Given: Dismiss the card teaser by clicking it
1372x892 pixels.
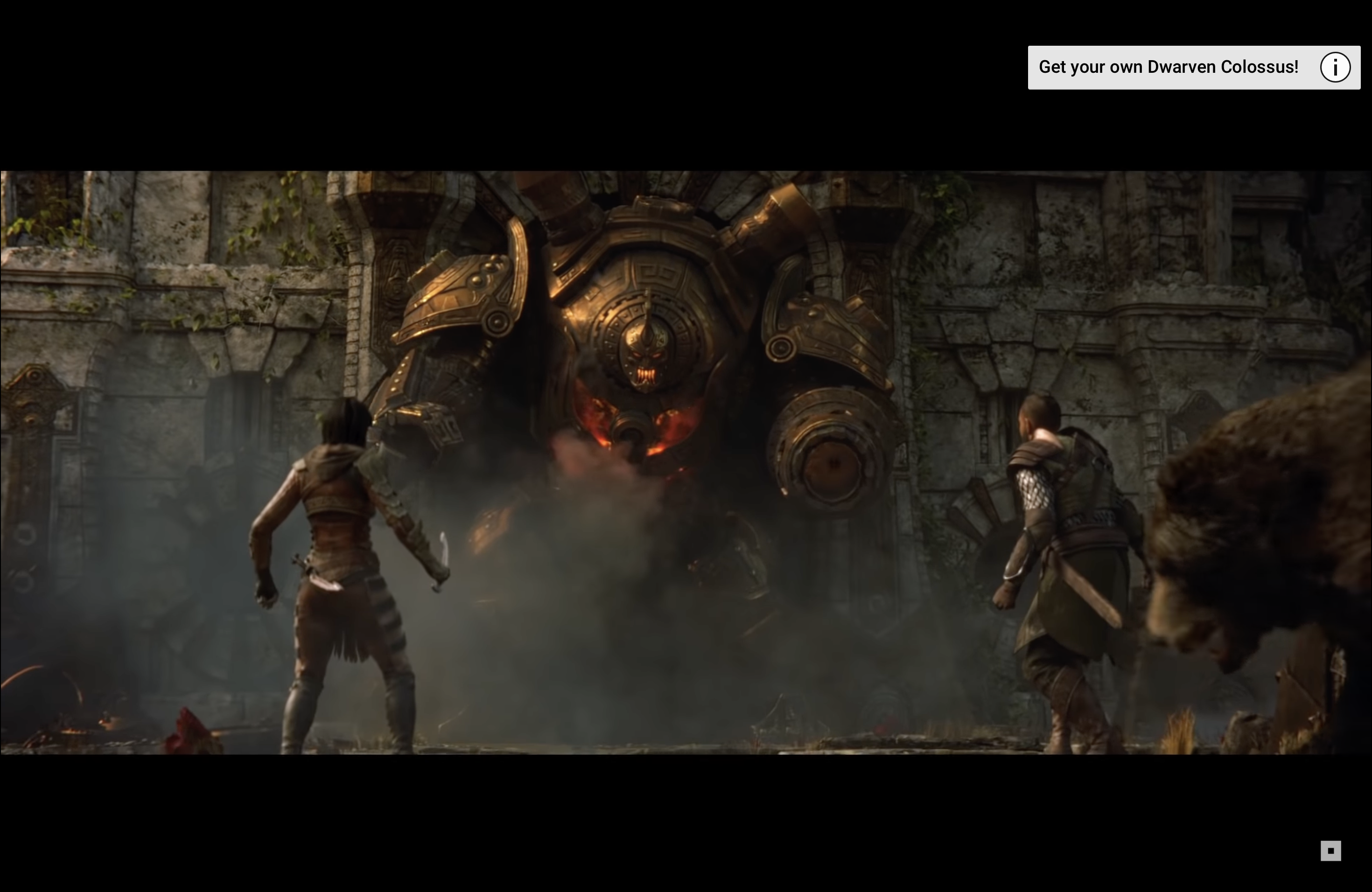Looking at the screenshot, I should [x=1193, y=67].
